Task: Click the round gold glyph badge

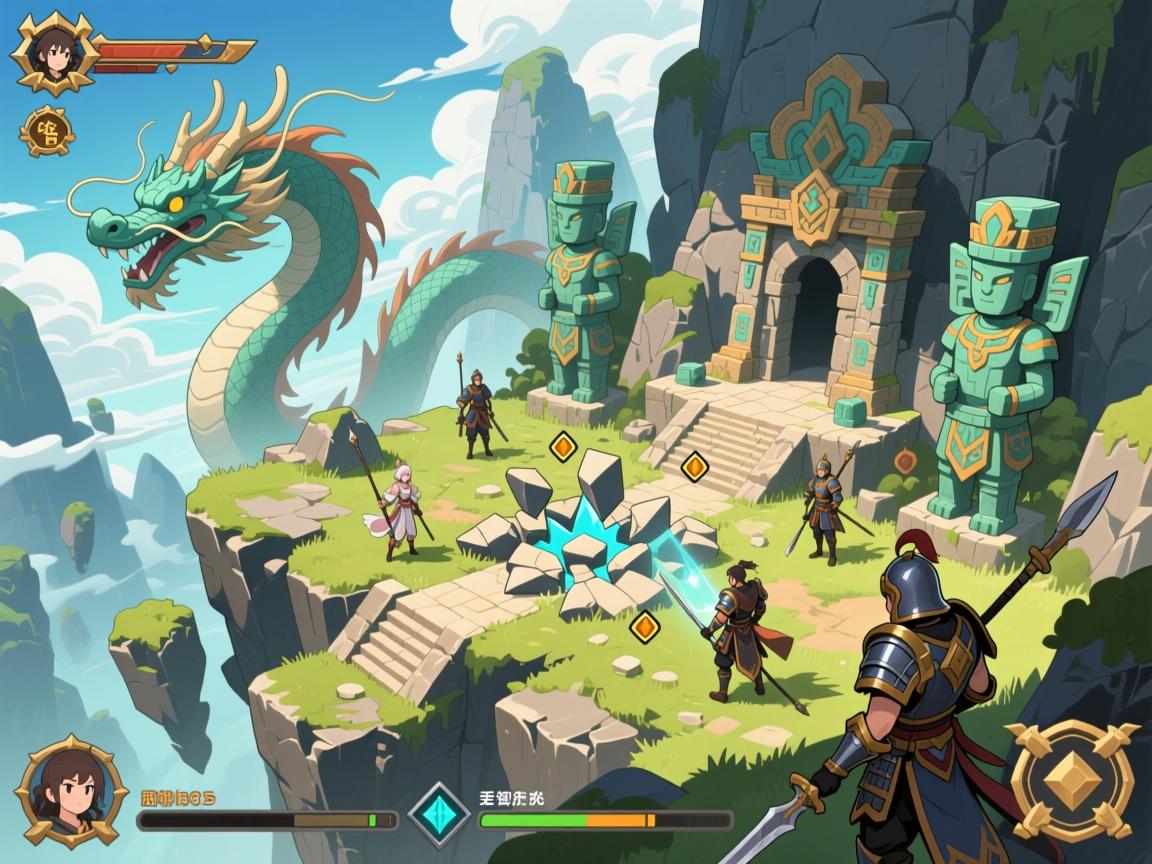Action: tap(45, 131)
